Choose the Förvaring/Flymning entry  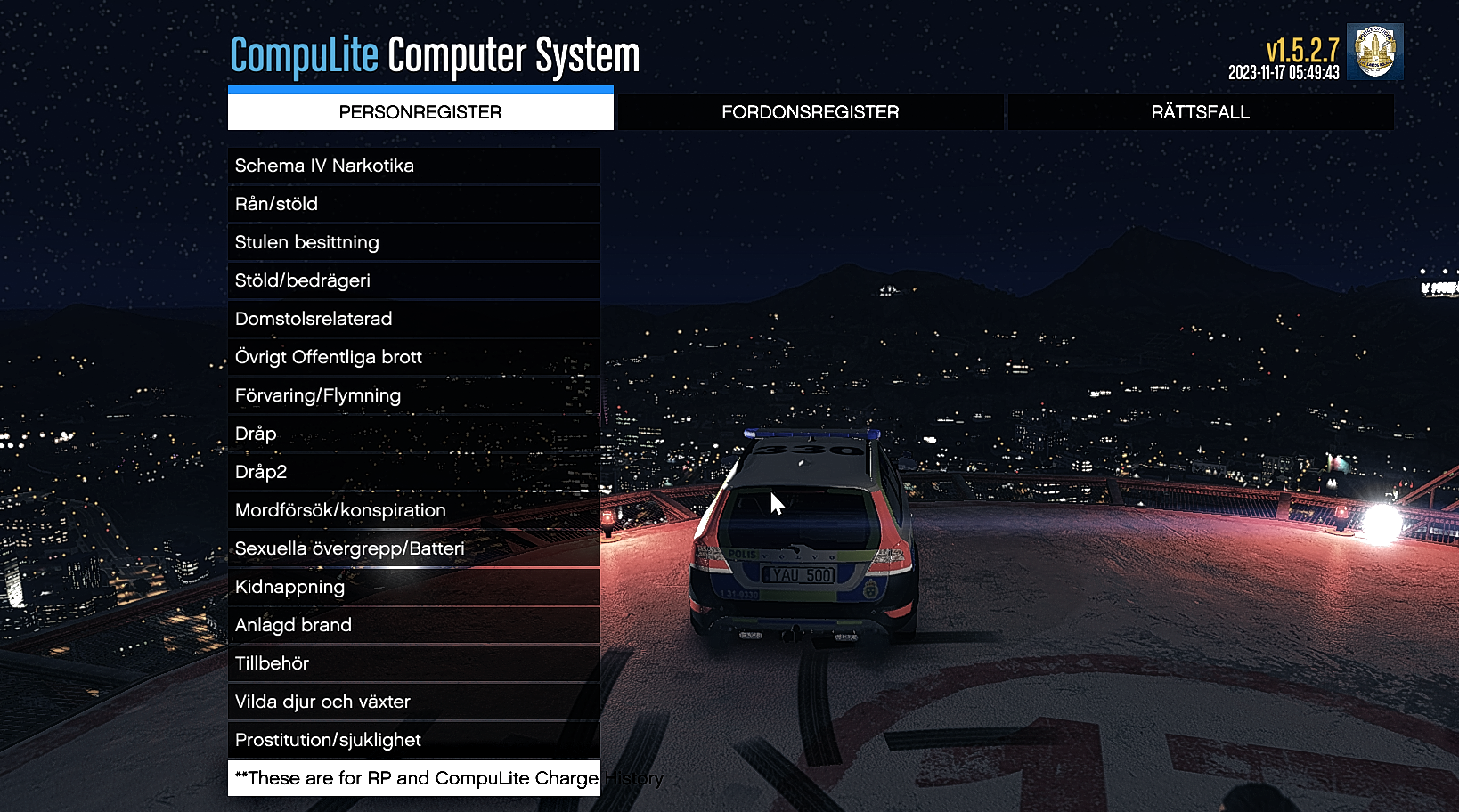click(413, 395)
